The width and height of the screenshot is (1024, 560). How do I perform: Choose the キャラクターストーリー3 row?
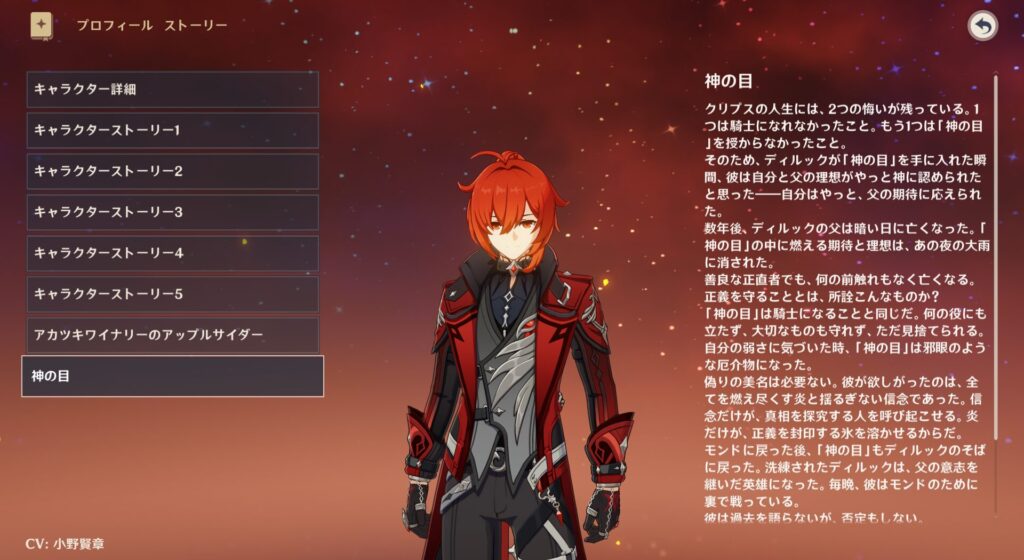172,212
